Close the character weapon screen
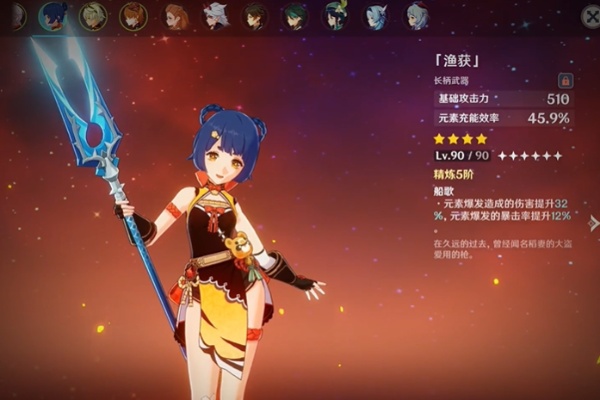Image resolution: width=600 pixels, height=400 pixels. (x=590, y=16)
